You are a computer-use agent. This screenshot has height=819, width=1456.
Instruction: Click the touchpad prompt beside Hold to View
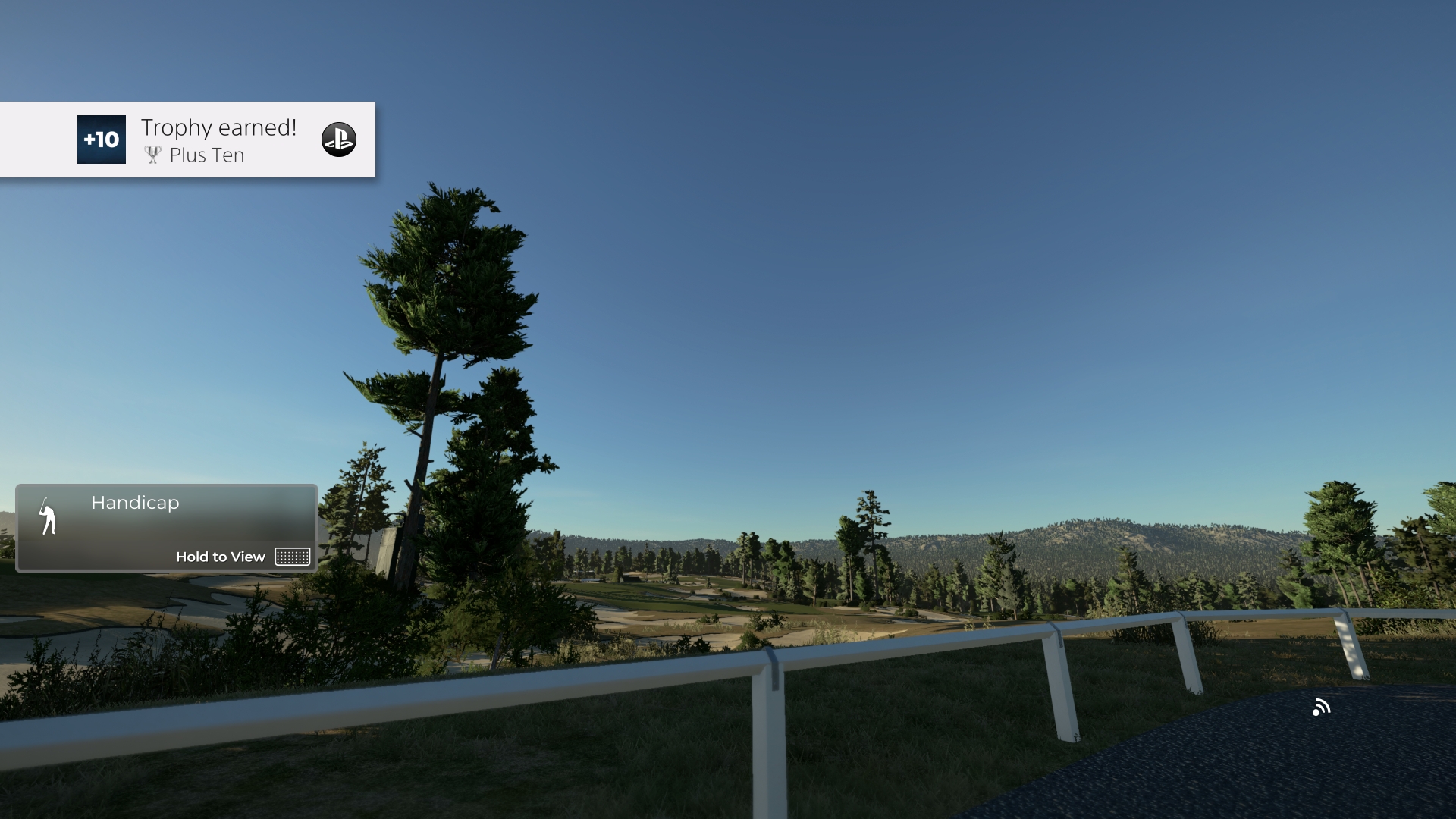click(x=291, y=556)
